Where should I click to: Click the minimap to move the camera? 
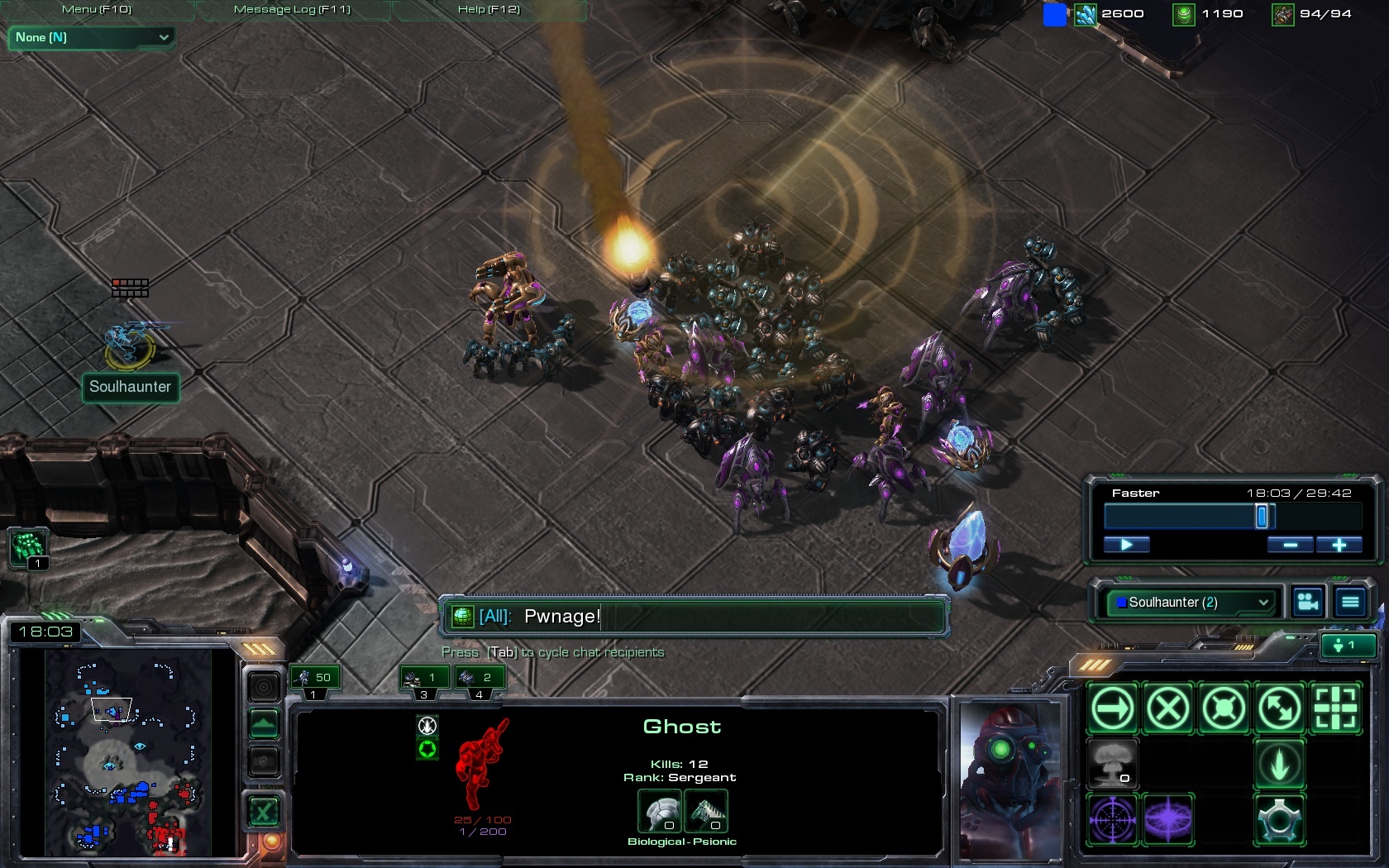124,752
